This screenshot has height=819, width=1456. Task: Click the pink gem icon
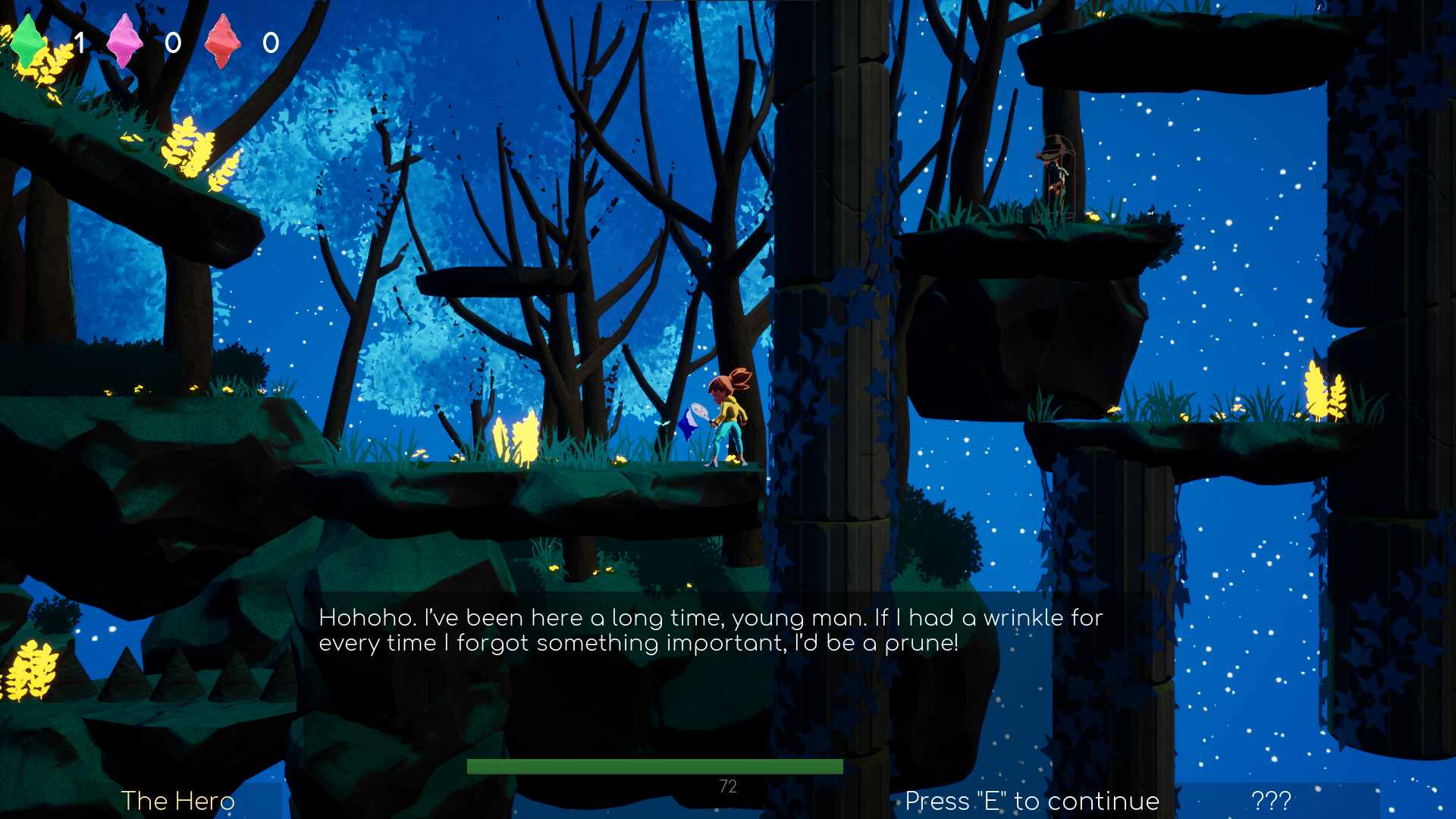pos(125,42)
